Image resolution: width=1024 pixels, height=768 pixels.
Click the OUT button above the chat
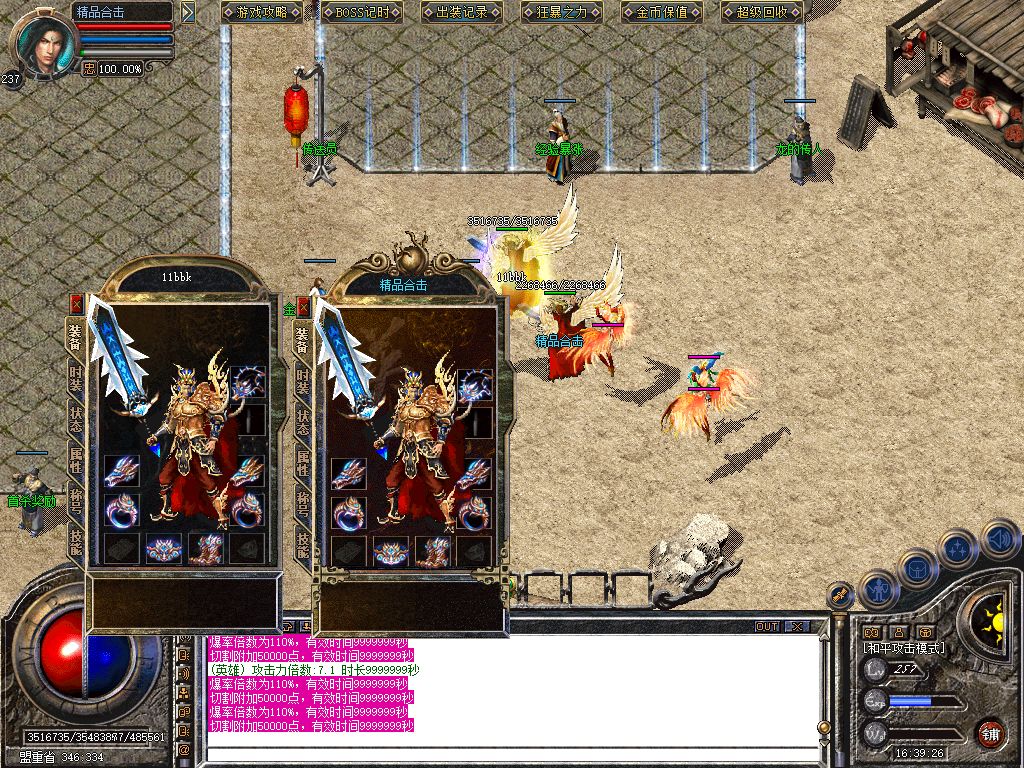[x=767, y=627]
